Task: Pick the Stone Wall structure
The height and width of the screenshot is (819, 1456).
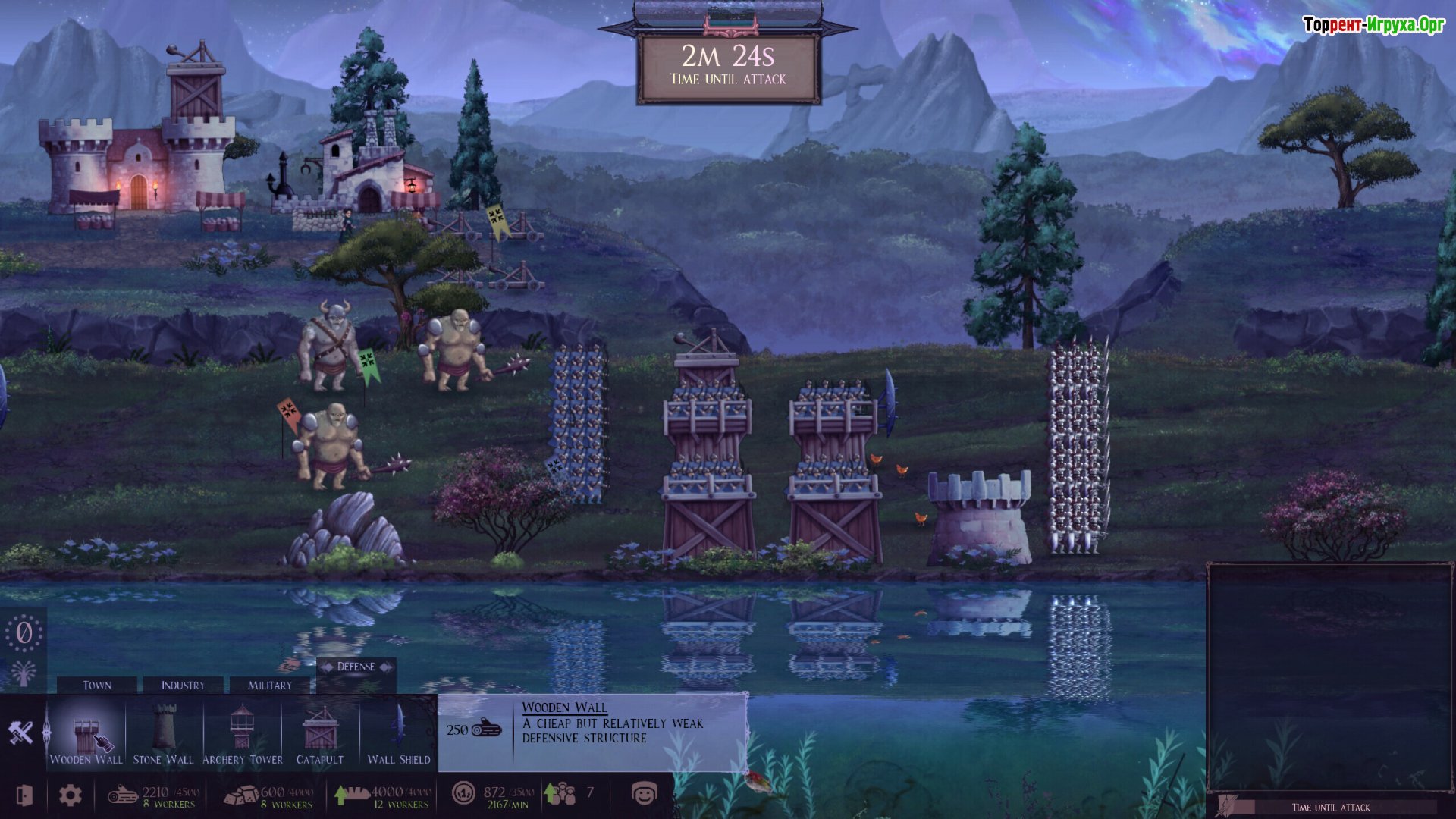Action: [x=164, y=734]
